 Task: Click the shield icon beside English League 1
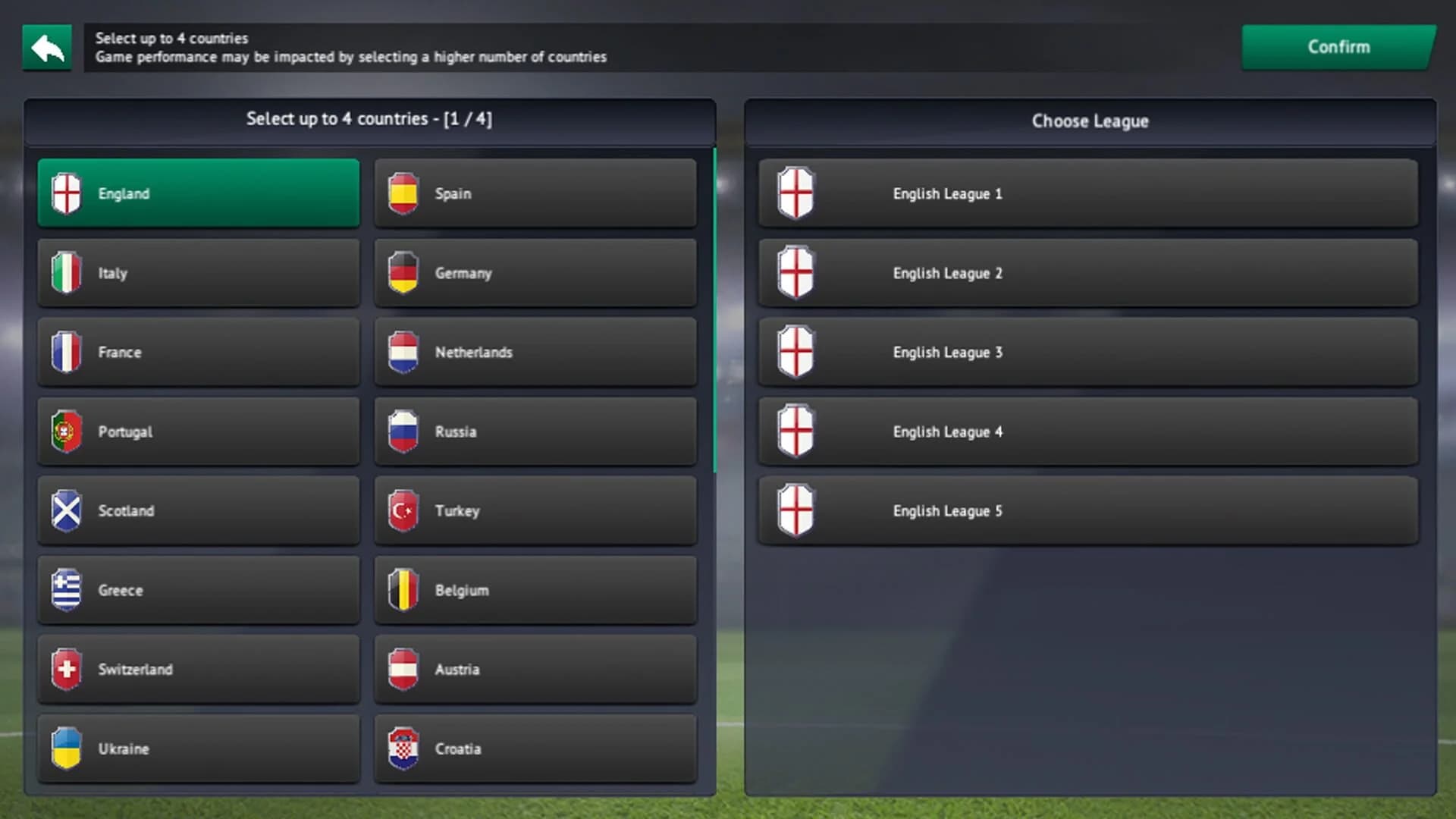pyautogui.click(x=795, y=193)
